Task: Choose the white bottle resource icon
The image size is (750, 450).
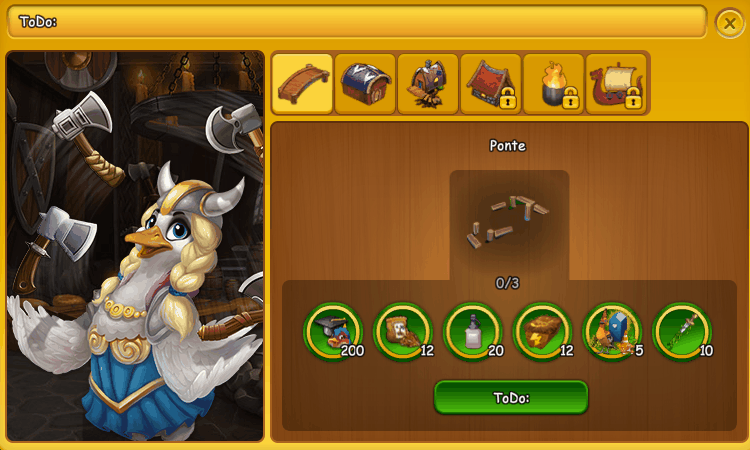Action: [x=472, y=331]
